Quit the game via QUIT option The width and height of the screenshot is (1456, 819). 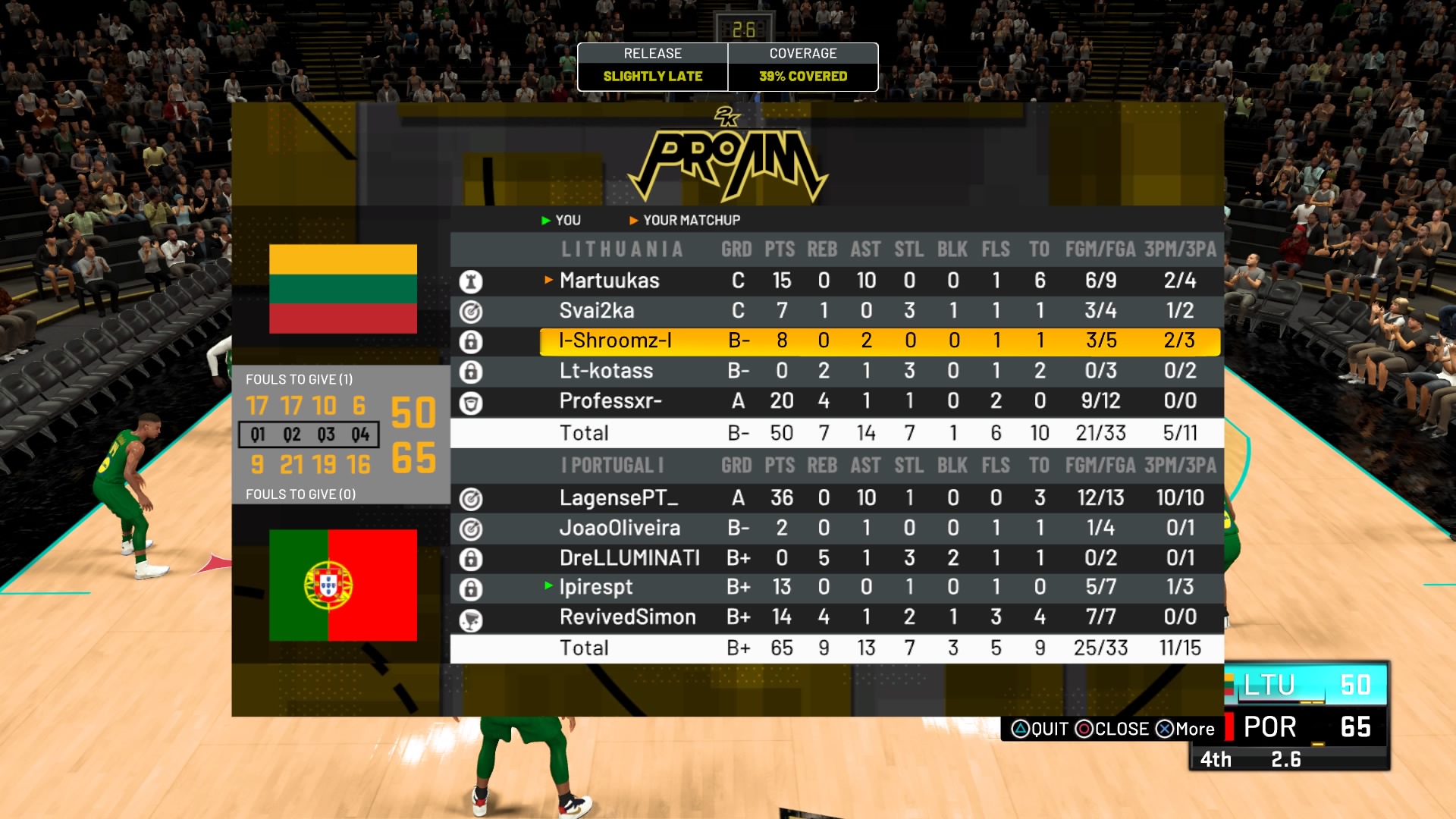1040,730
